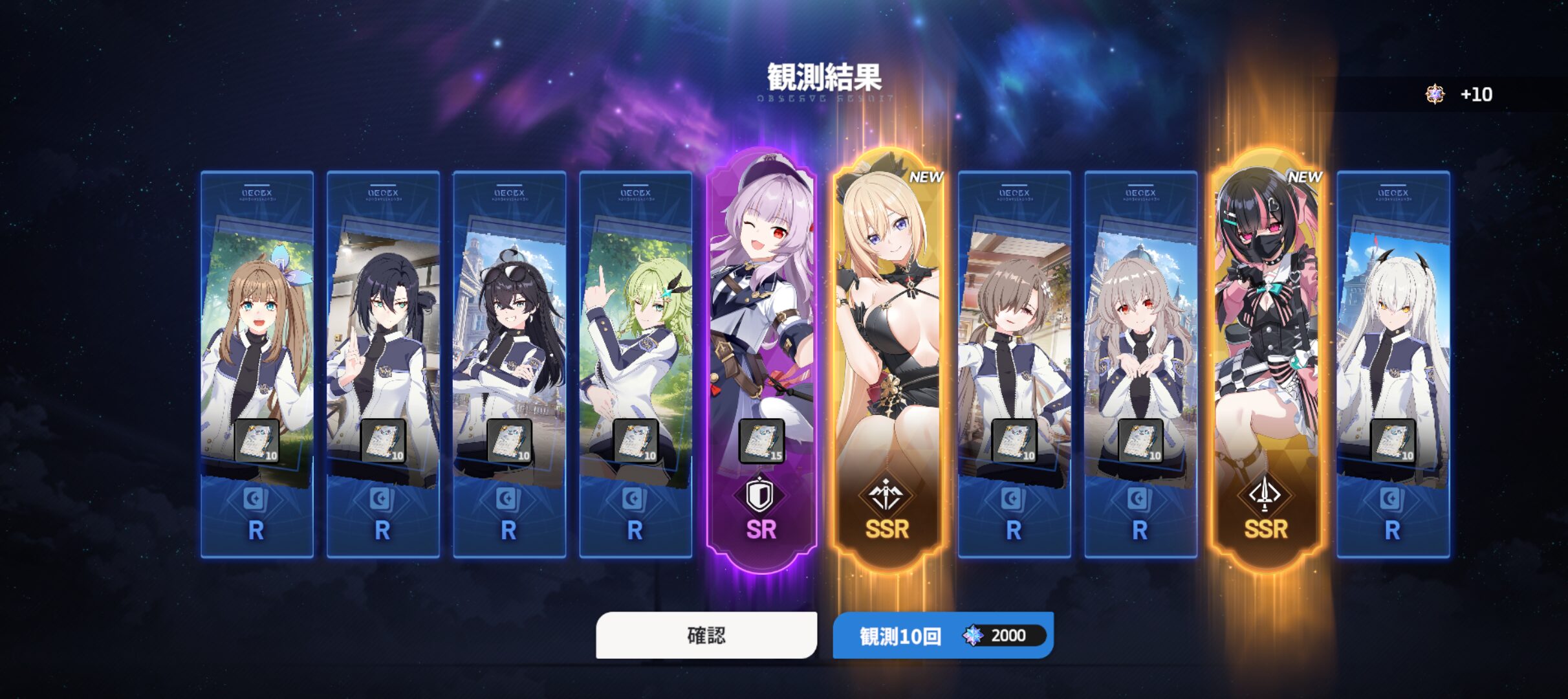Choose the R card with butterfly-ribbon brown-haired girl
Viewport: 1568px width, 699px height.
pos(257,362)
